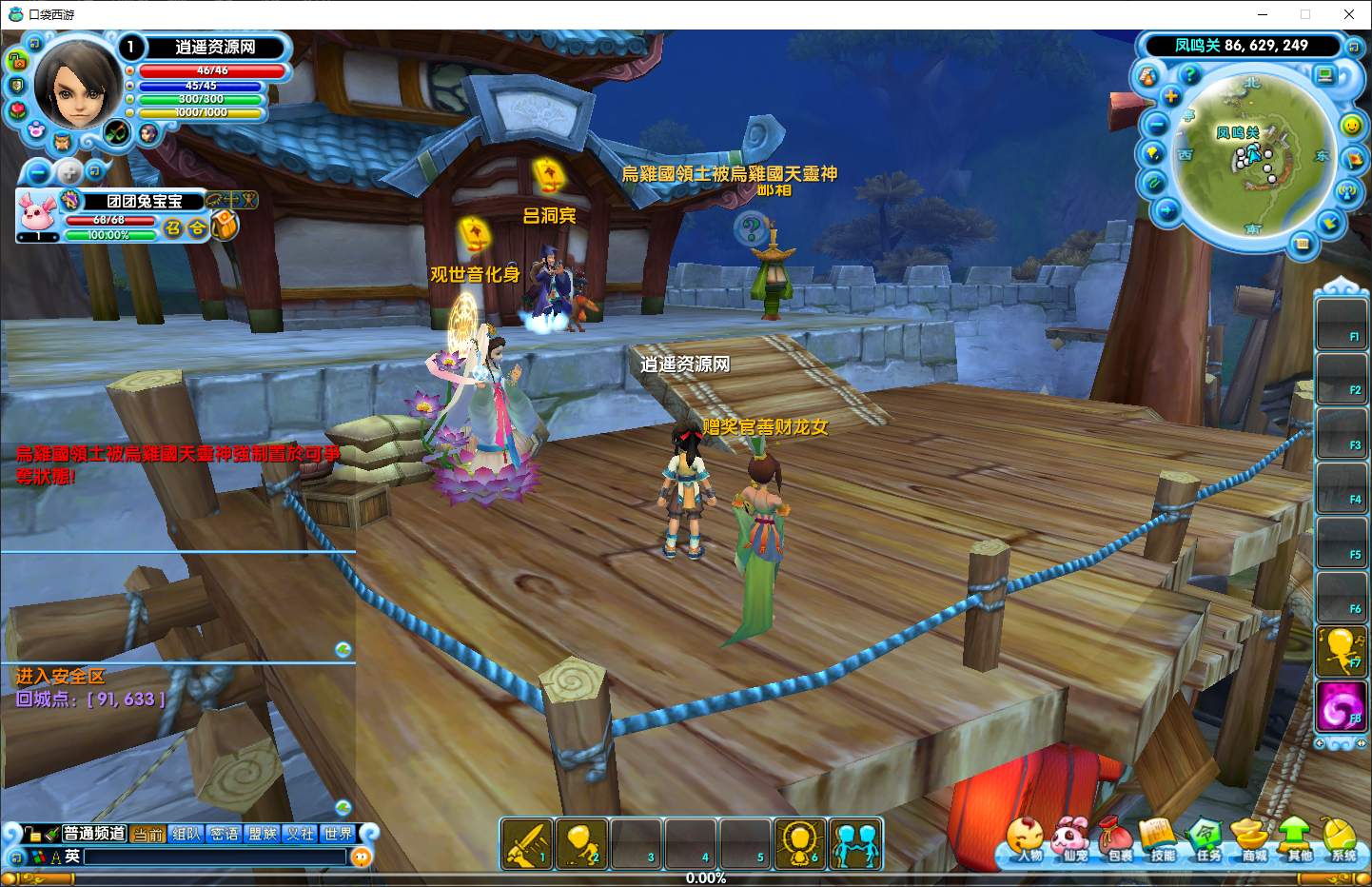Use the purple swirl skill in F8 slot

[1341, 707]
